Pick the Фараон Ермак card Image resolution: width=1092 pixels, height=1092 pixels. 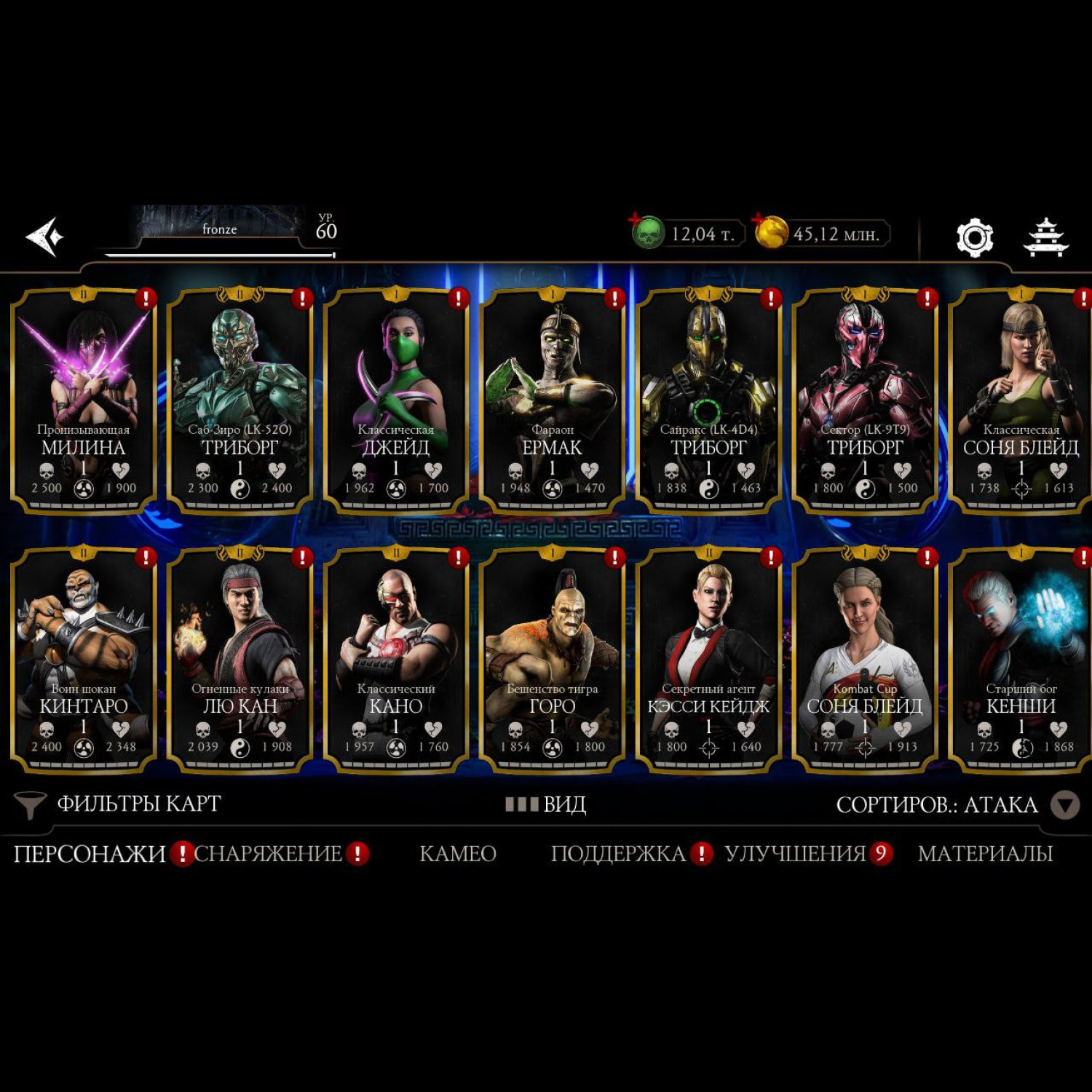point(552,400)
